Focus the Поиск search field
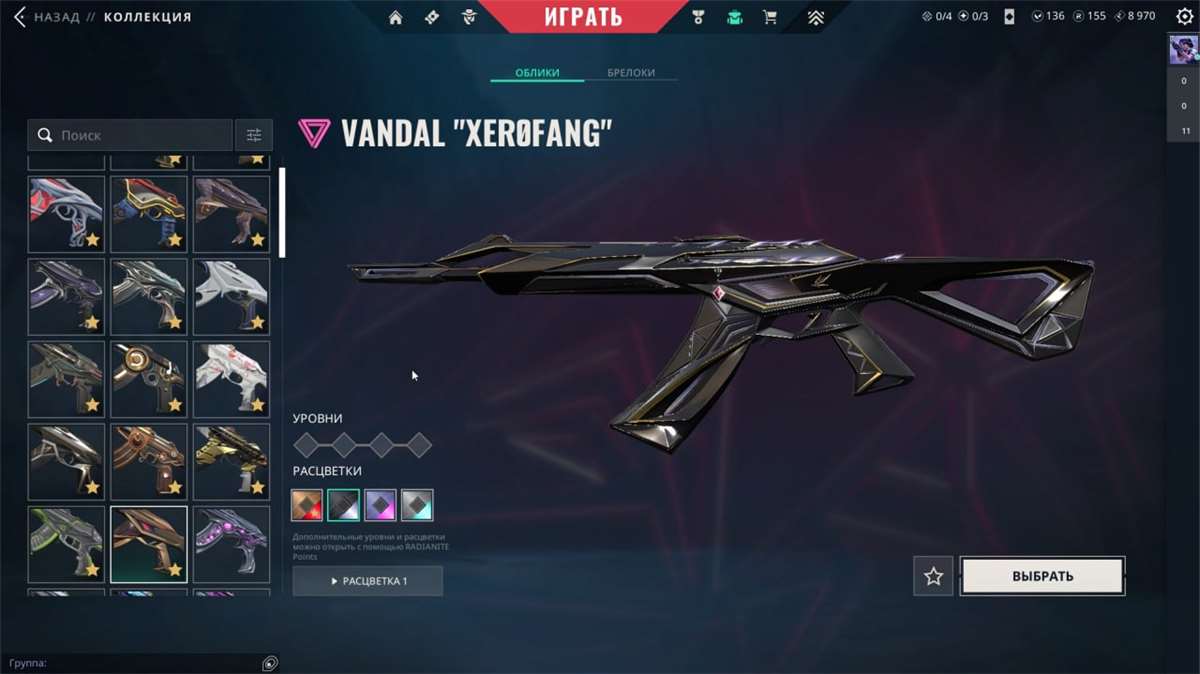The width and height of the screenshot is (1200, 674). coord(140,135)
